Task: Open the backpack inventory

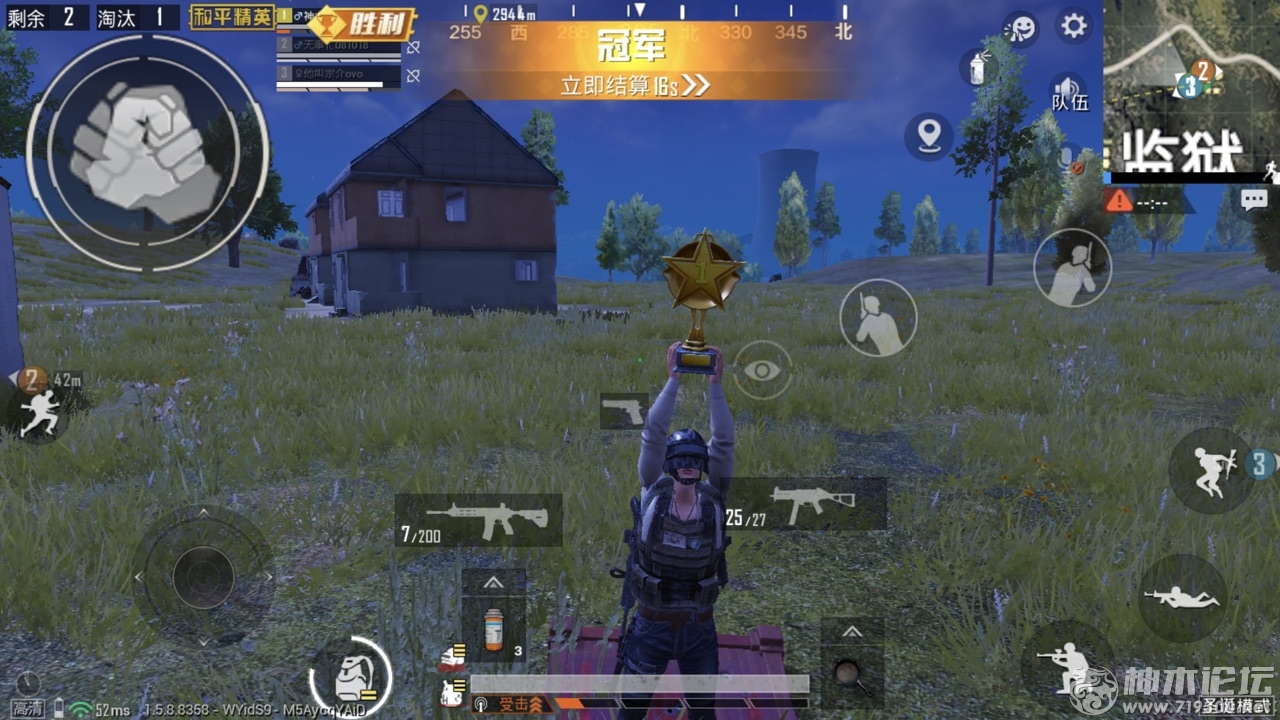Action: click(x=349, y=678)
